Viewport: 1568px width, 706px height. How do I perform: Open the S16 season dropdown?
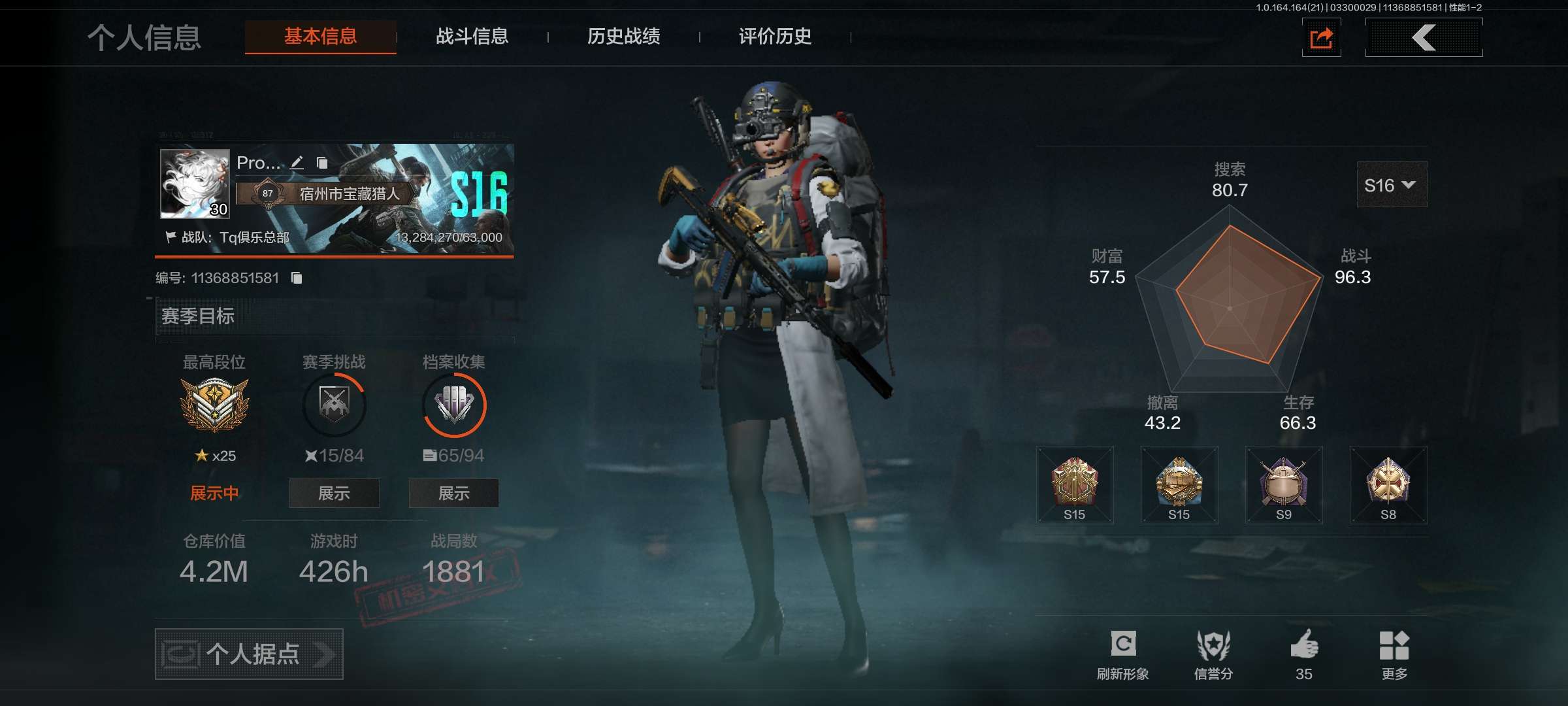coord(1392,186)
